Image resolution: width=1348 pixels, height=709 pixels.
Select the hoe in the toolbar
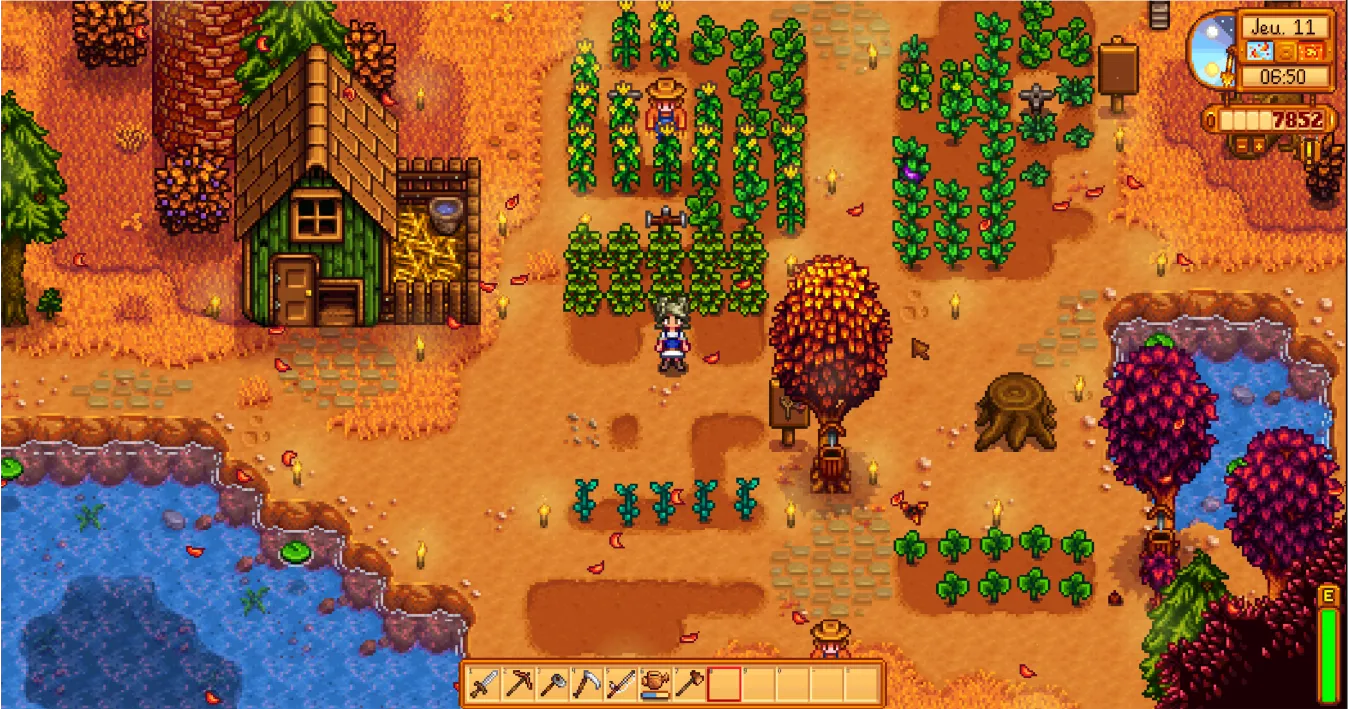coord(689,684)
